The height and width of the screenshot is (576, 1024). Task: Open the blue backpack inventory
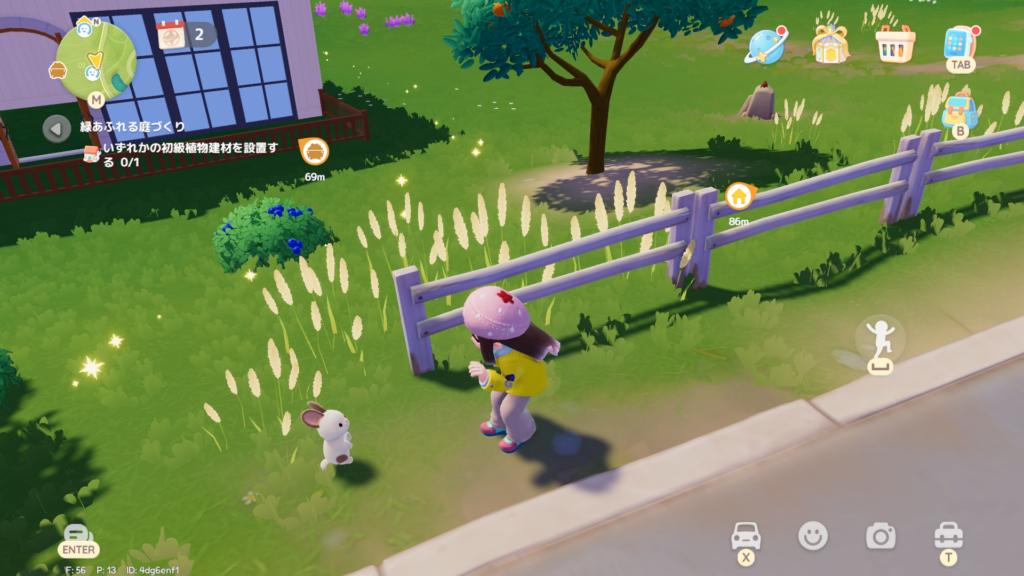coord(960,109)
